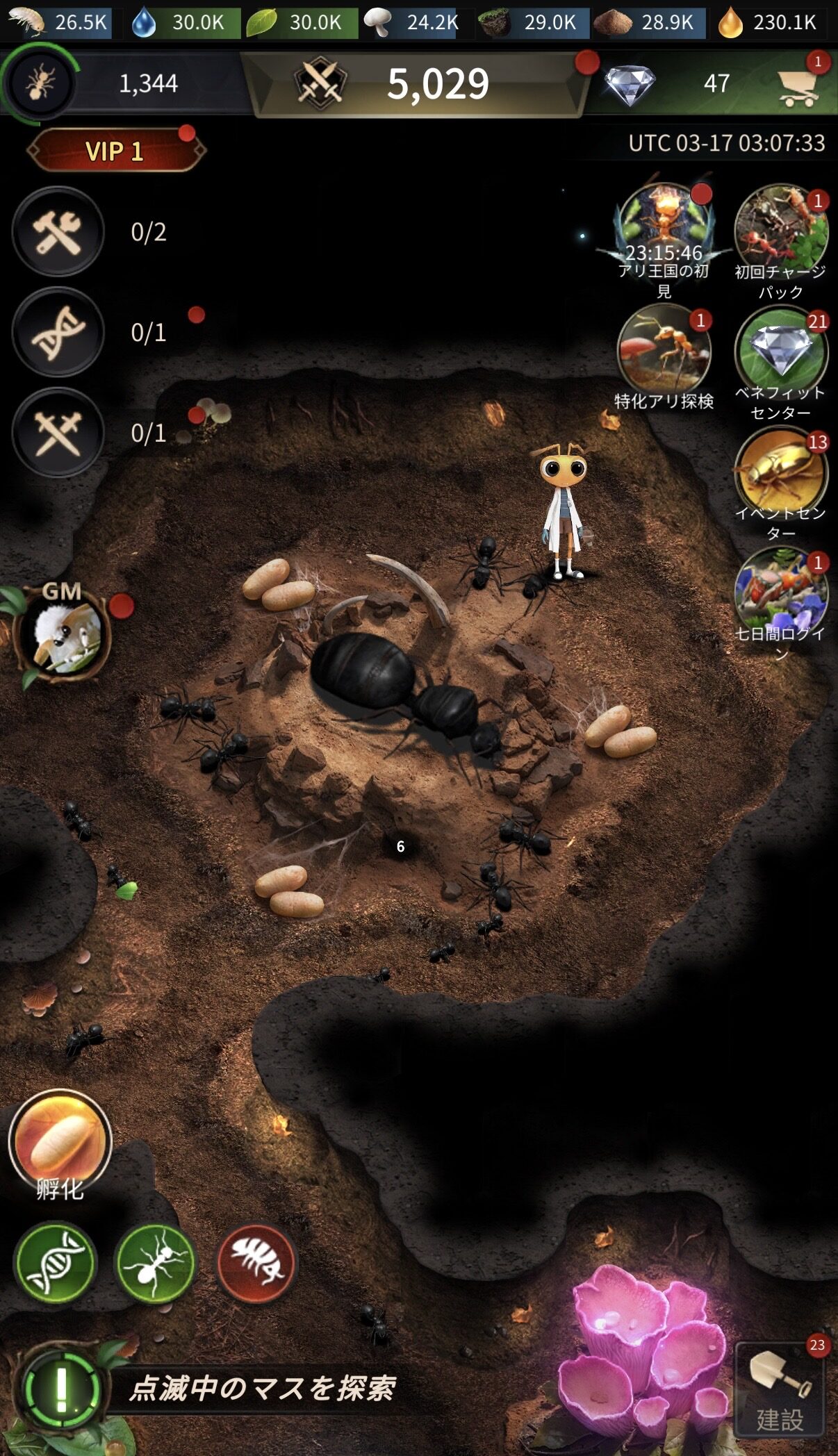Open the crossed swords troop queue icon
This screenshot has height=1456, width=838.
pyautogui.click(x=58, y=433)
